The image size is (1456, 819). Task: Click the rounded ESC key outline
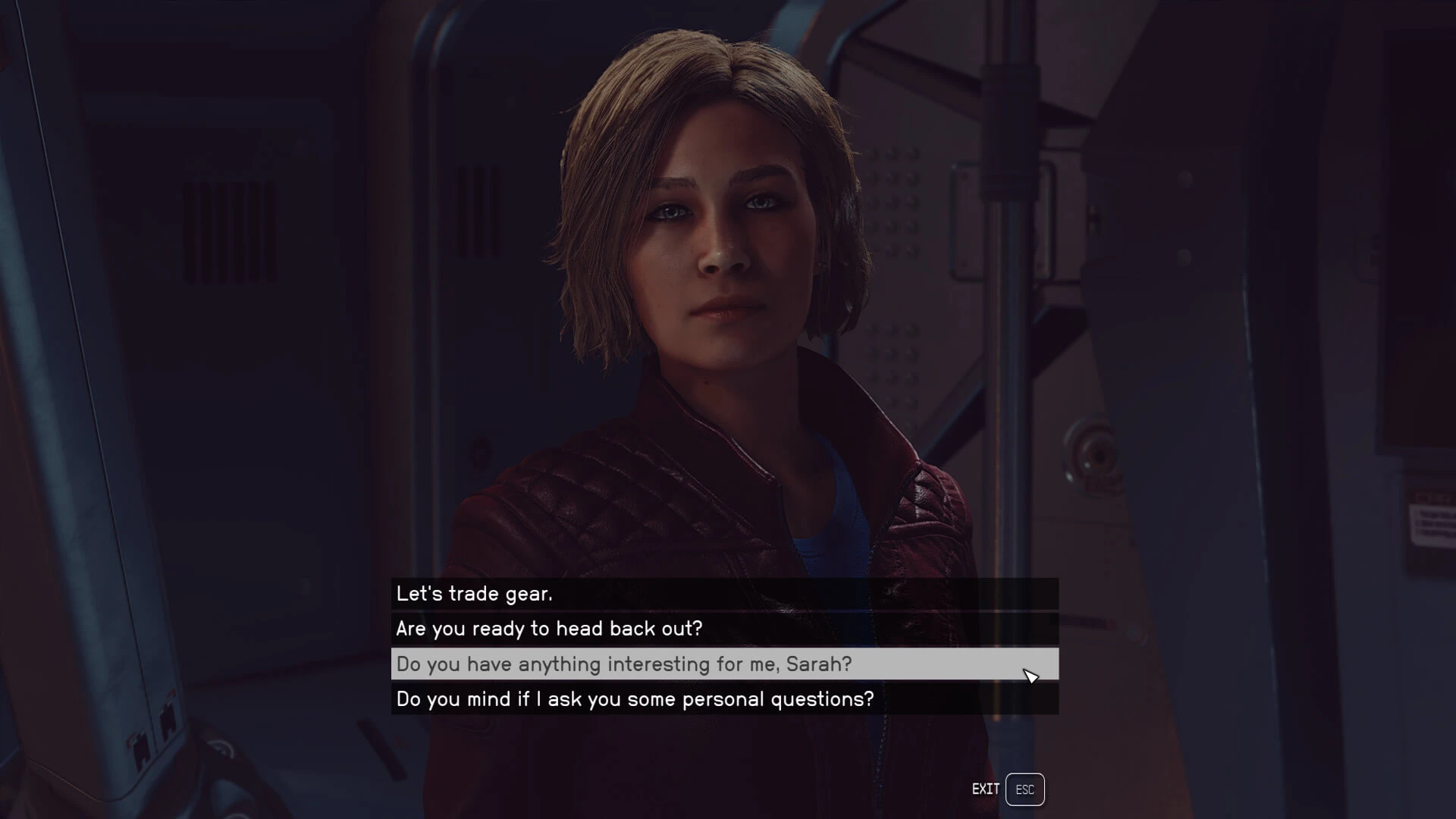point(1025,789)
